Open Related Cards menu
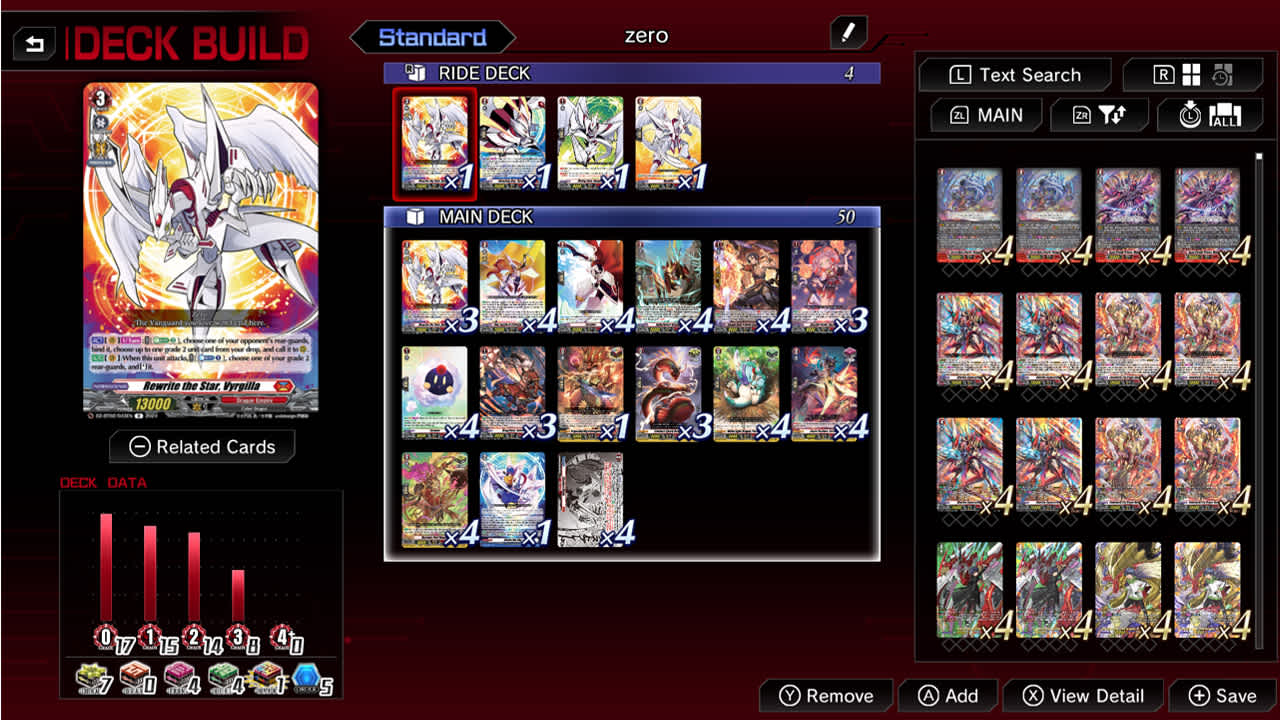 202,446
